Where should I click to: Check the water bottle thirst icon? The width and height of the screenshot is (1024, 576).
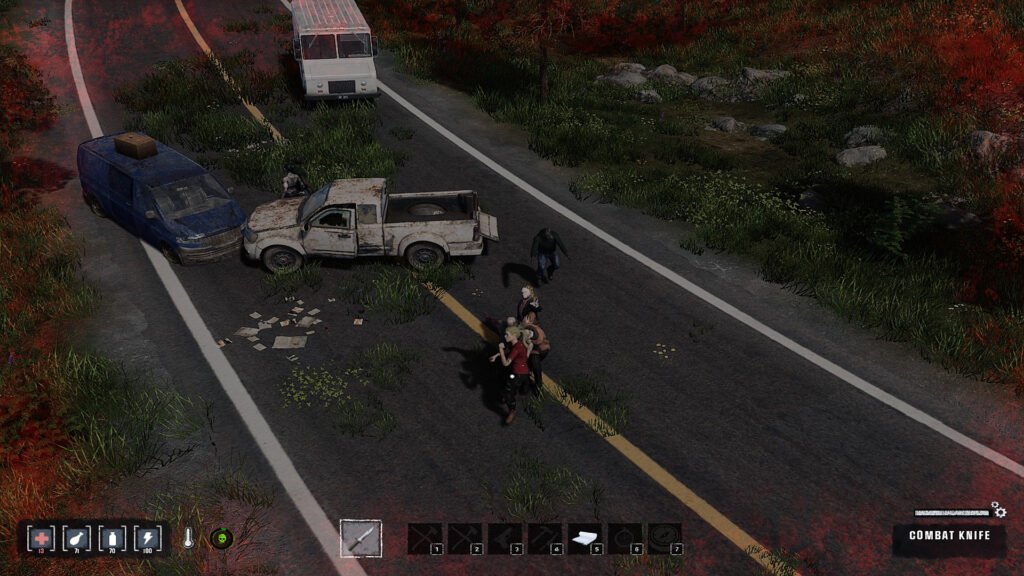coord(112,538)
